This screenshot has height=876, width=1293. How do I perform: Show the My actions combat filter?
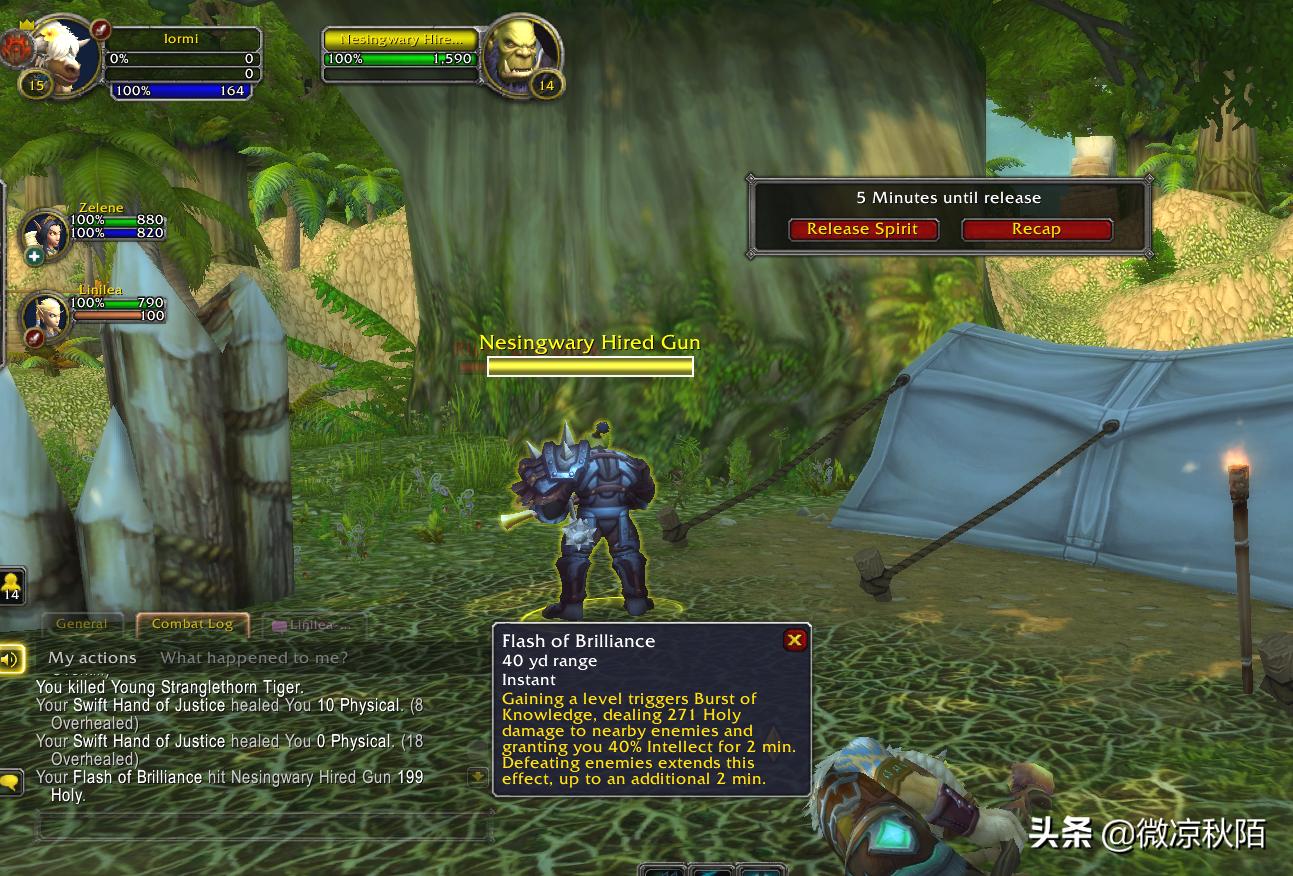coord(92,658)
